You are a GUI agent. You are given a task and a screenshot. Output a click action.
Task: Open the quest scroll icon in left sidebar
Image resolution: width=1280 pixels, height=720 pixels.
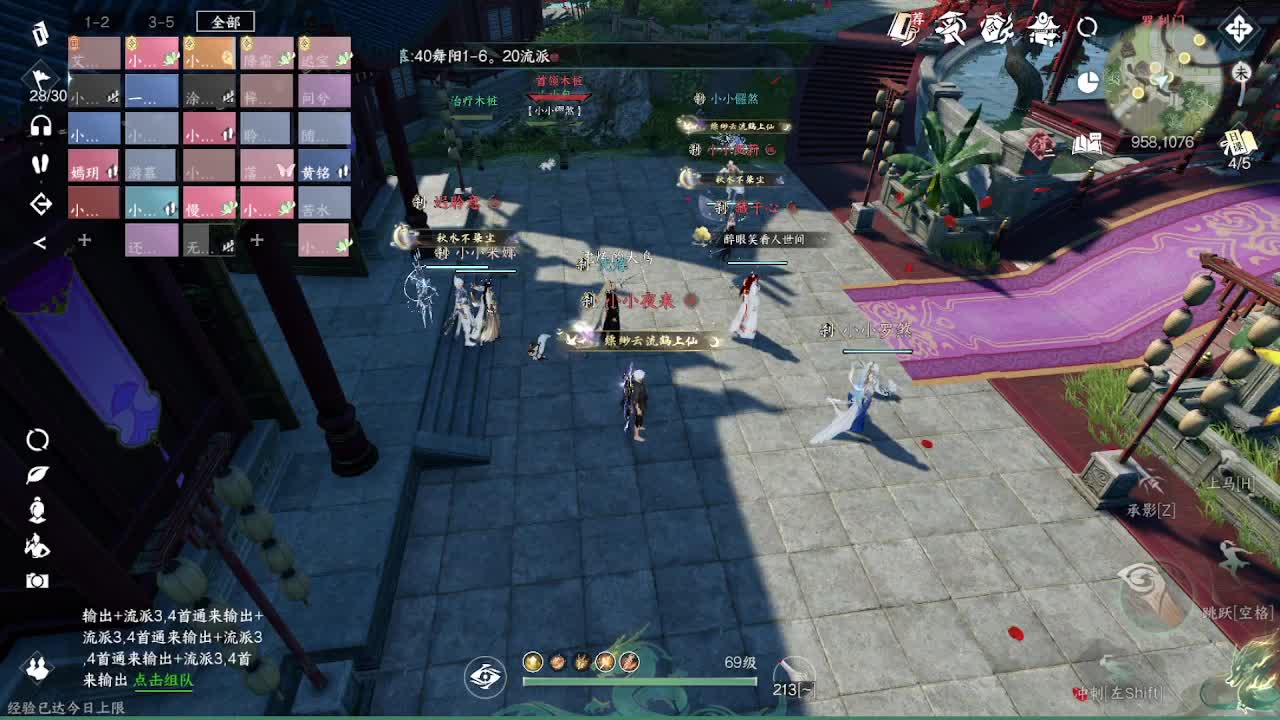[x=40, y=35]
